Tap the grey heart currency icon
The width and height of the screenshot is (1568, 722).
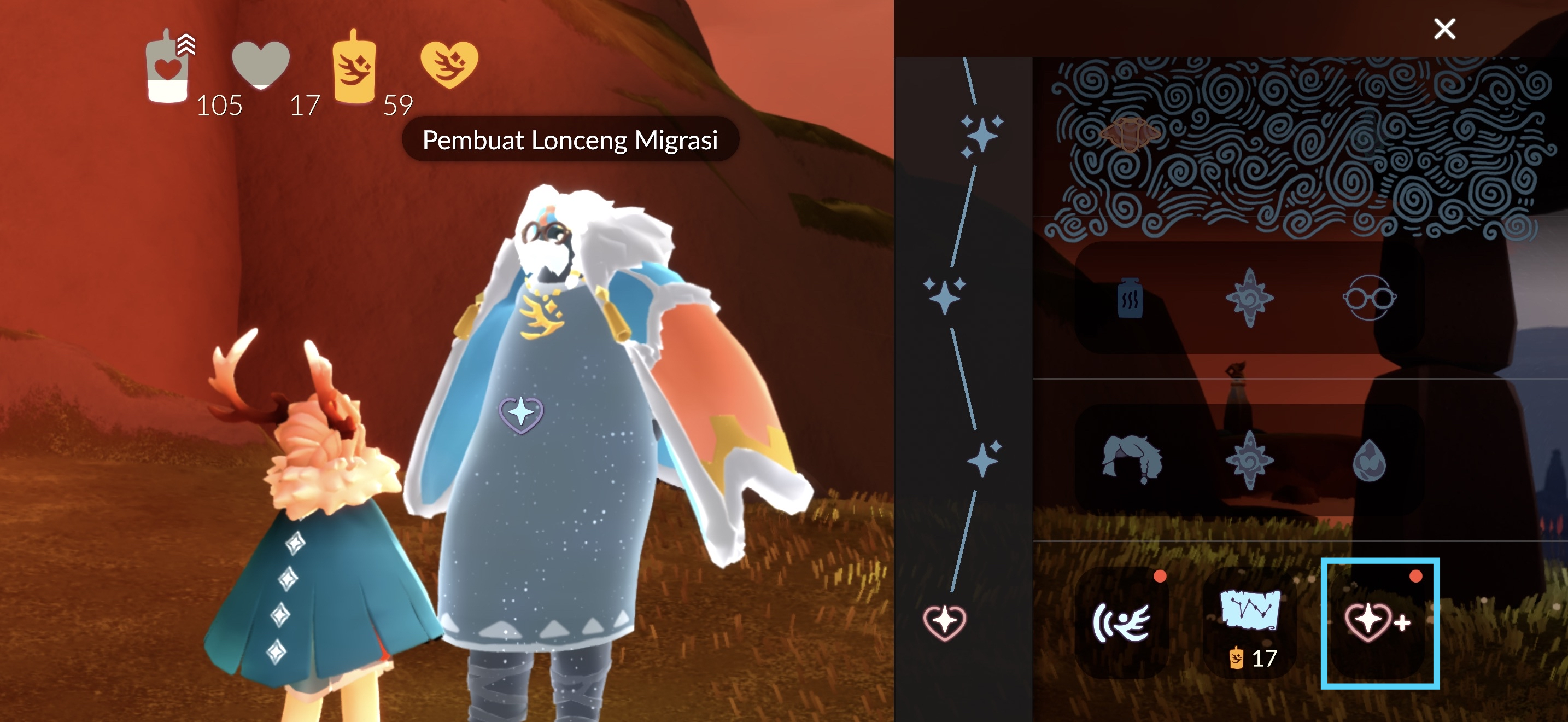pyautogui.click(x=261, y=64)
